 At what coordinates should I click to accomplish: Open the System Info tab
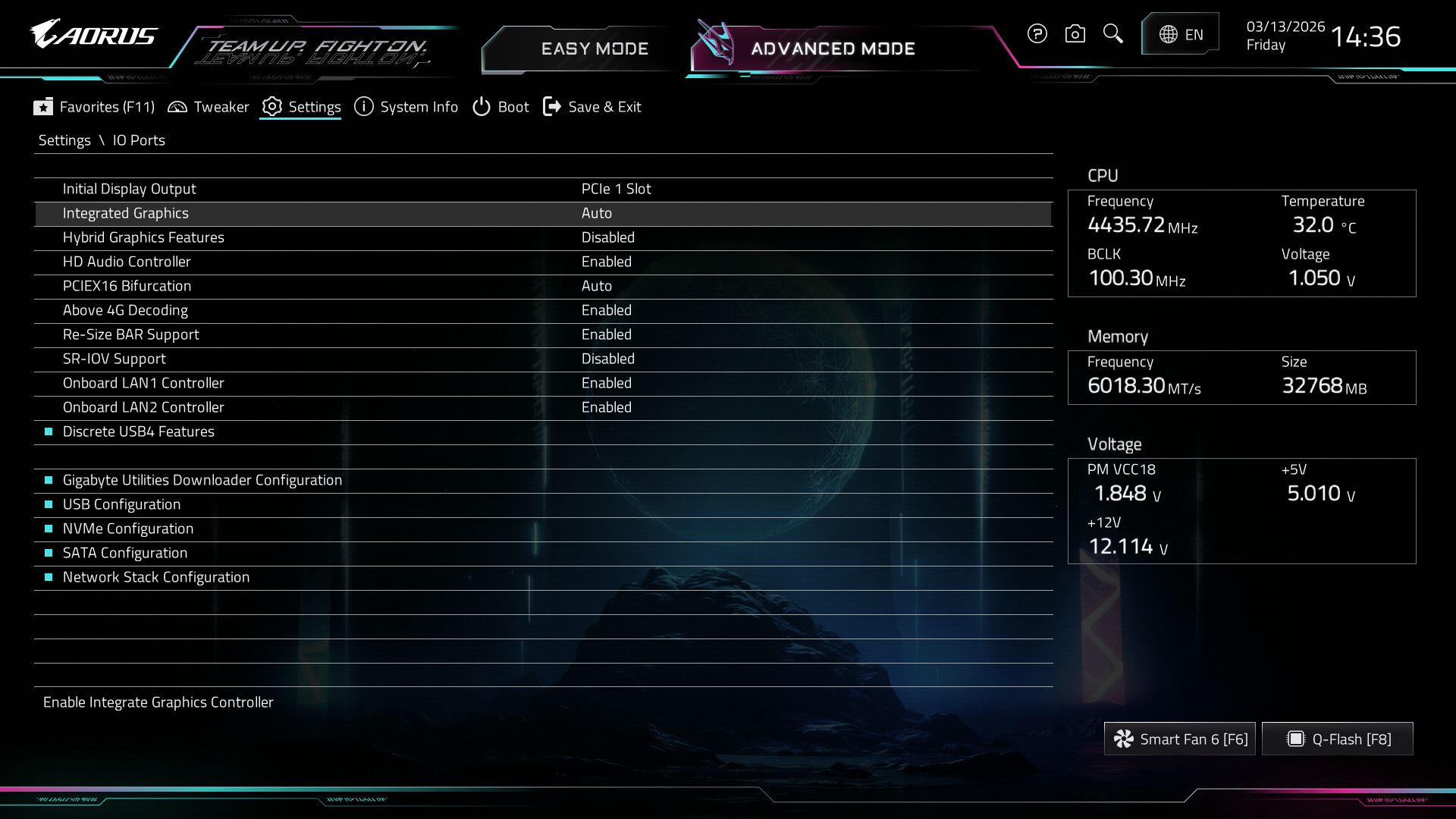pos(406,107)
